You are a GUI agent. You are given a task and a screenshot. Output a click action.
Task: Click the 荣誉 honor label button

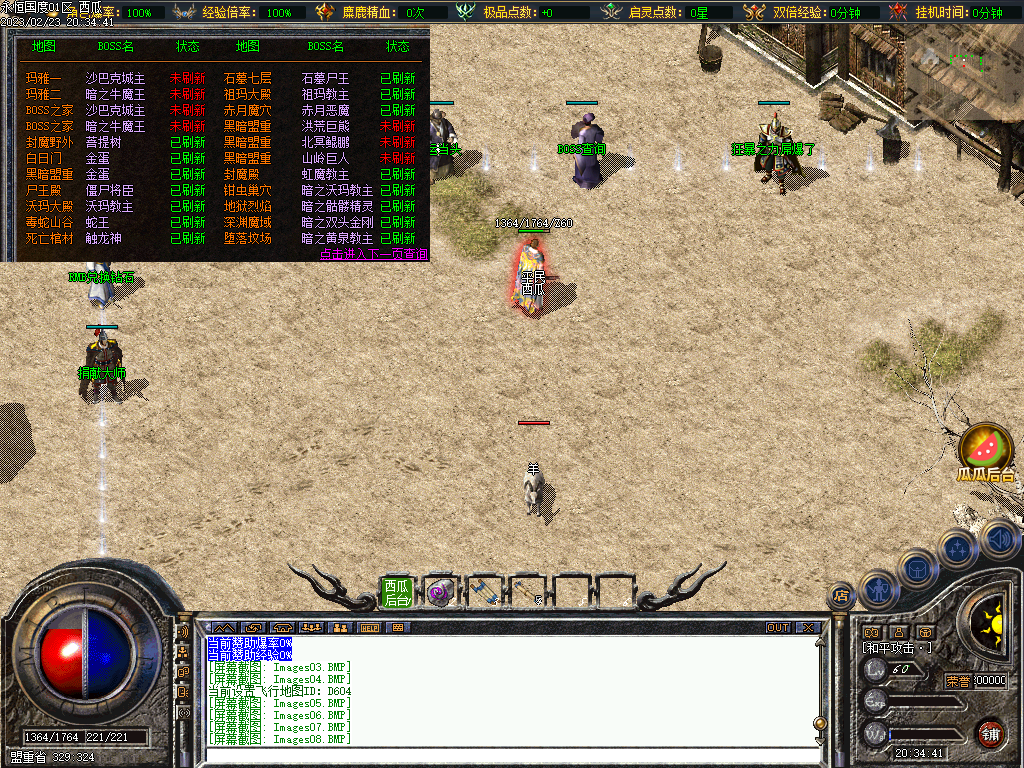(958, 681)
